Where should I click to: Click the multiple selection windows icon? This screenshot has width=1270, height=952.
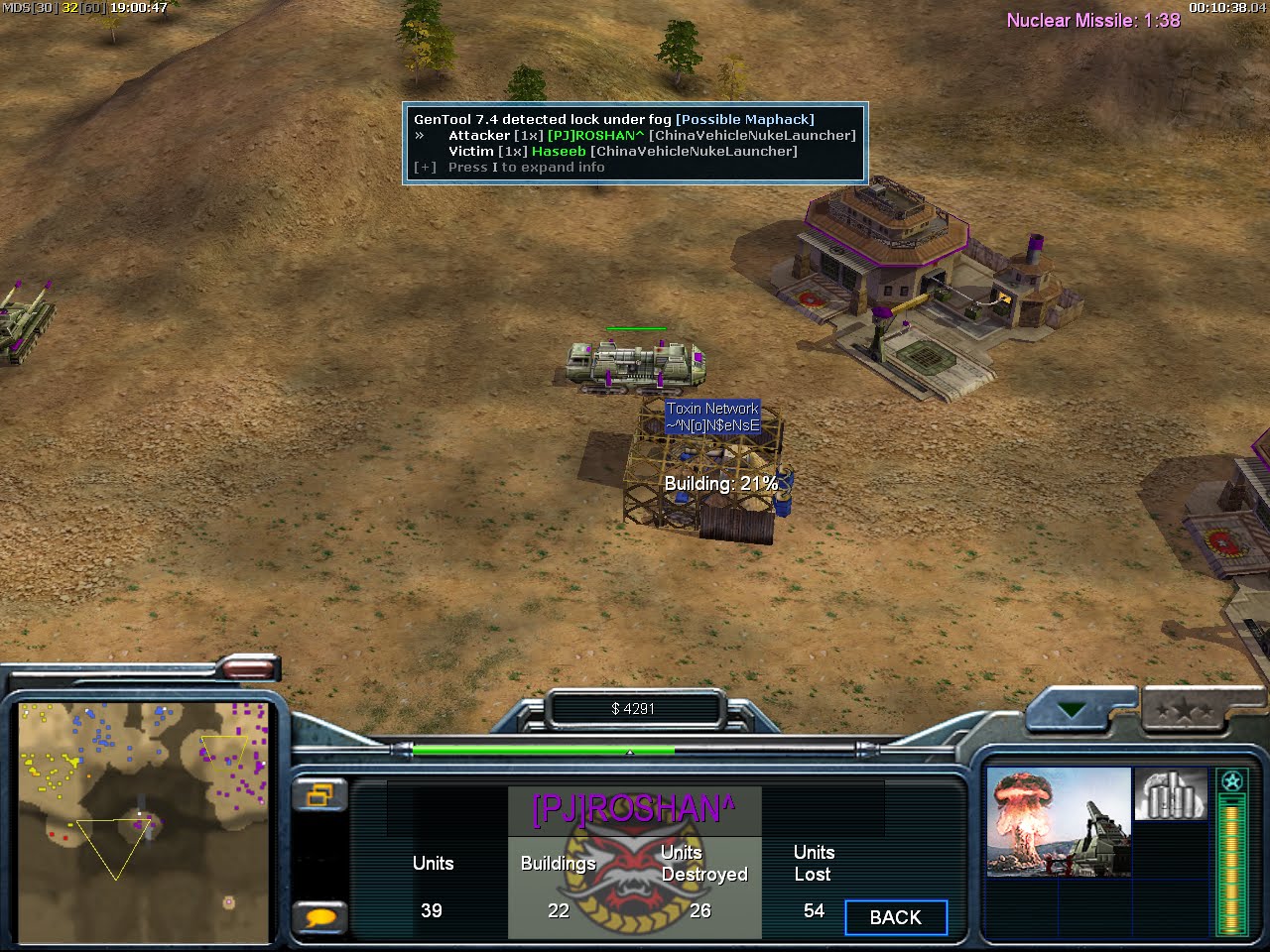319,795
